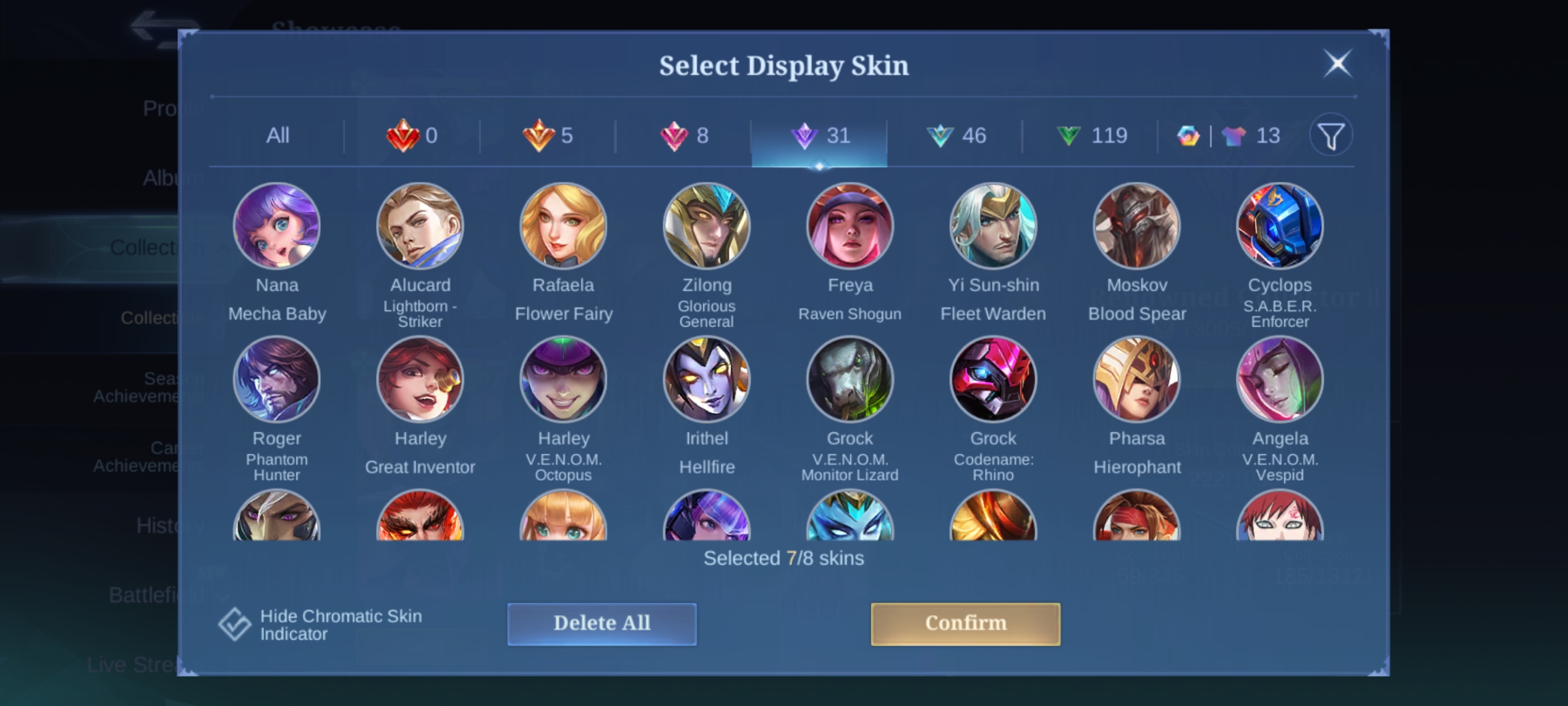
Task: Switch to the All skins tab
Action: coord(278,136)
